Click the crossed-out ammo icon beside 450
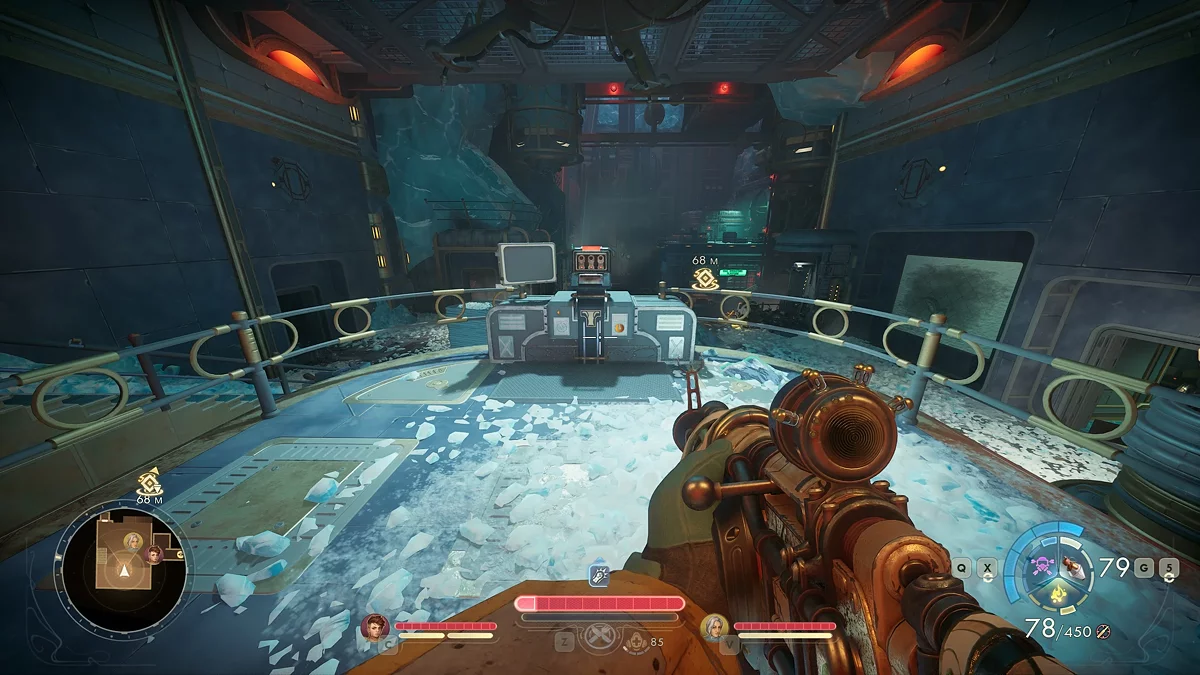 click(x=1103, y=631)
